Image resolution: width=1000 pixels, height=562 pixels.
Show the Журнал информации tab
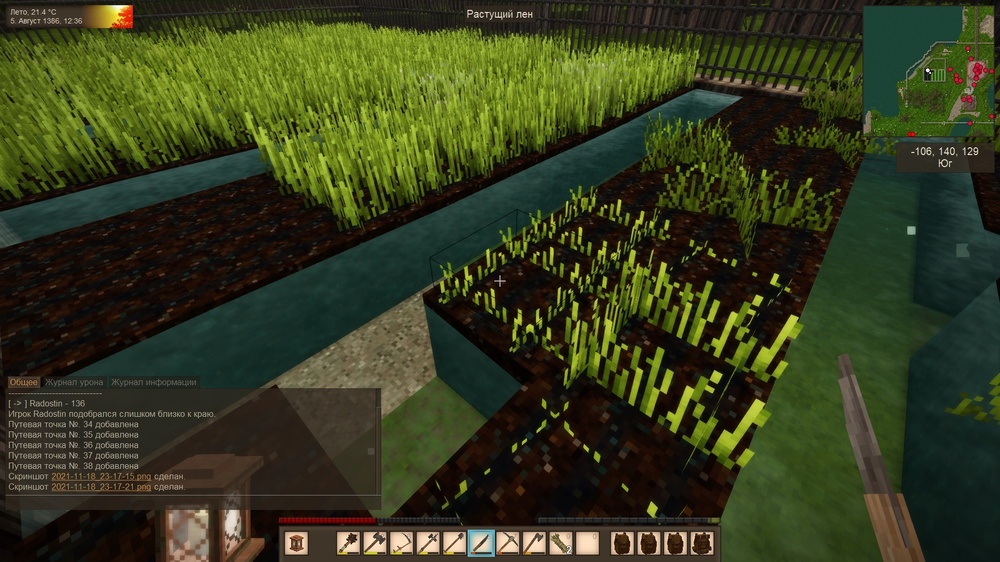coord(153,382)
